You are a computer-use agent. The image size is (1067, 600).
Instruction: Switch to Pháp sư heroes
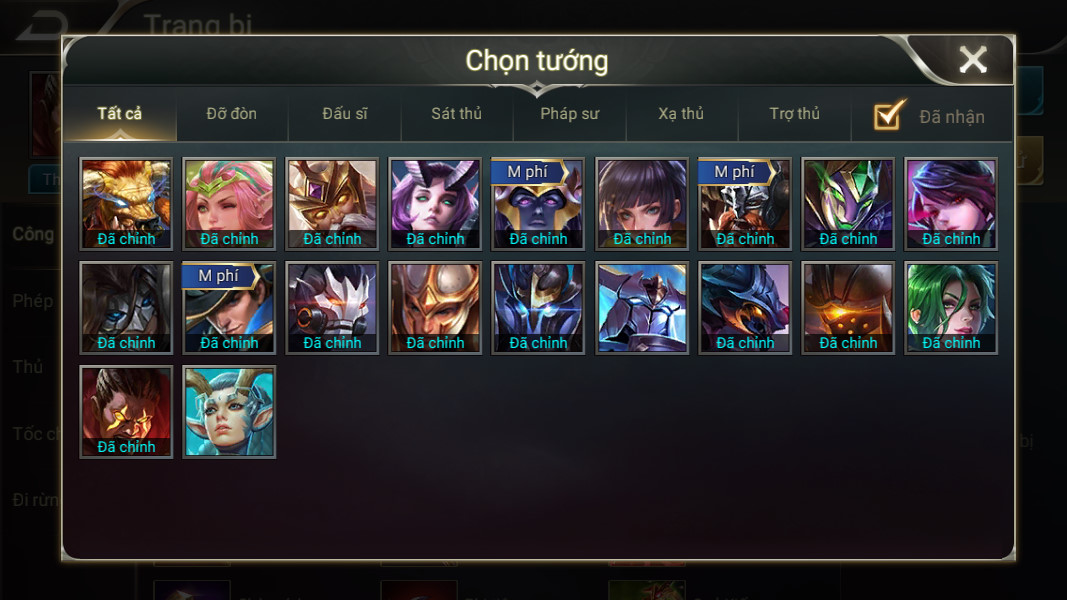570,114
